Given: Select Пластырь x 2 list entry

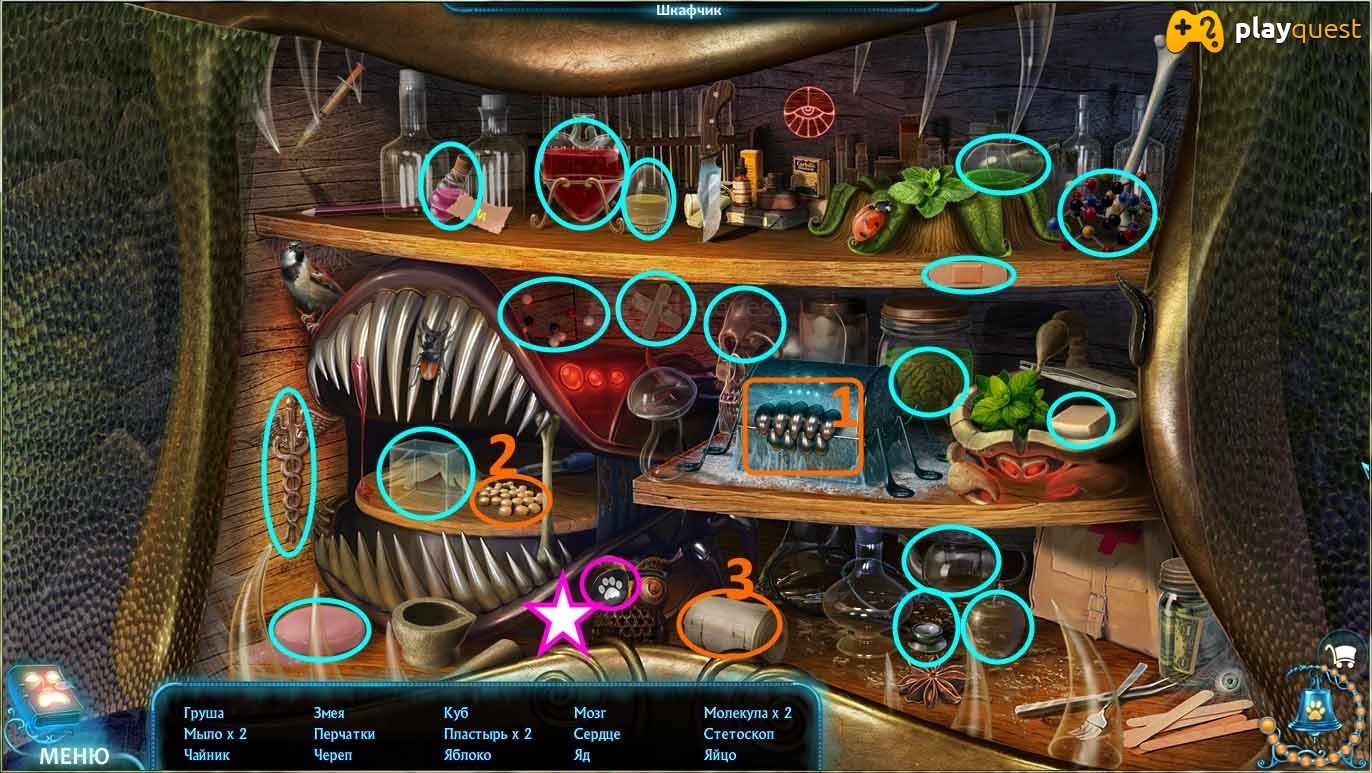Looking at the screenshot, I should click(488, 734).
